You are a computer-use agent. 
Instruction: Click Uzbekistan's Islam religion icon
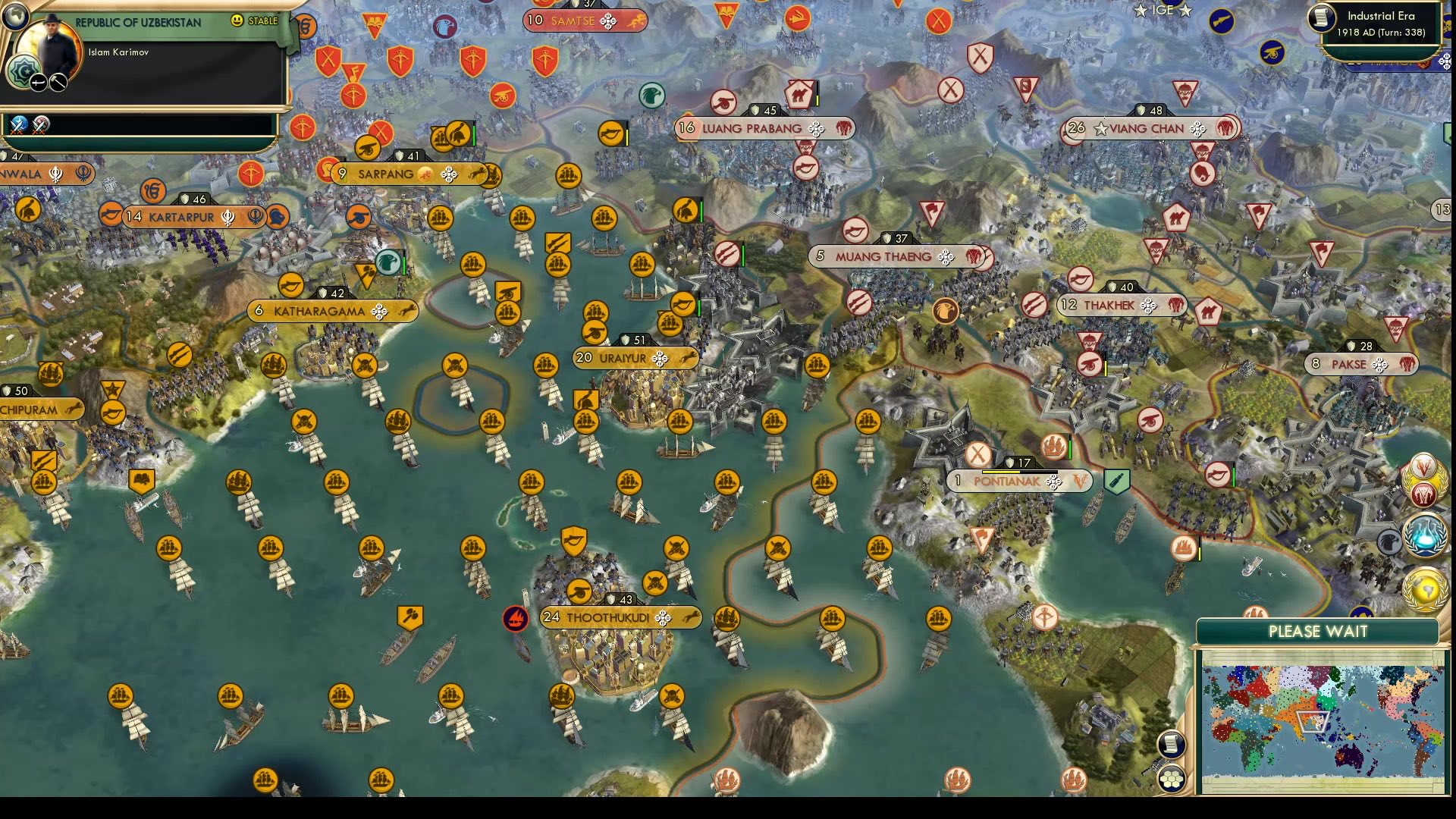click(x=24, y=70)
